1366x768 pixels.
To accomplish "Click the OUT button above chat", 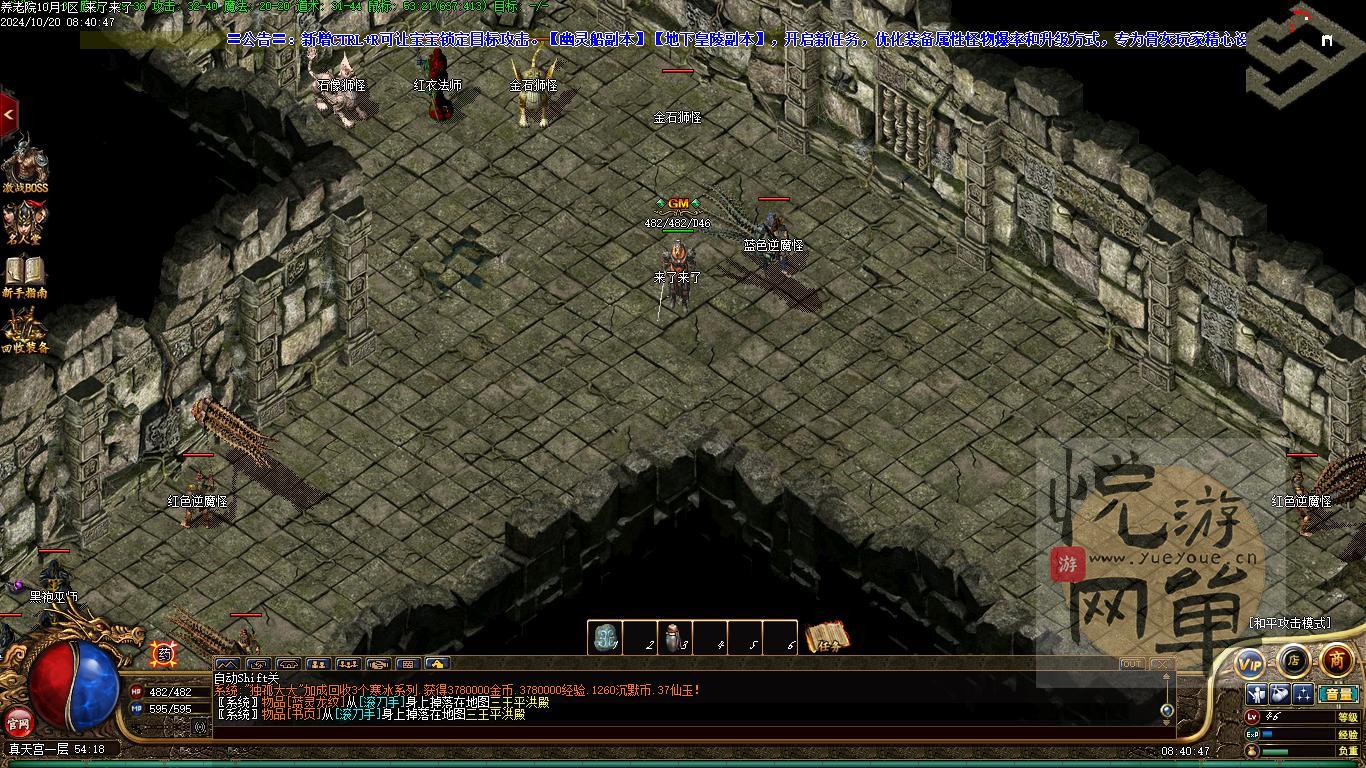I will tap(1131, 663).
